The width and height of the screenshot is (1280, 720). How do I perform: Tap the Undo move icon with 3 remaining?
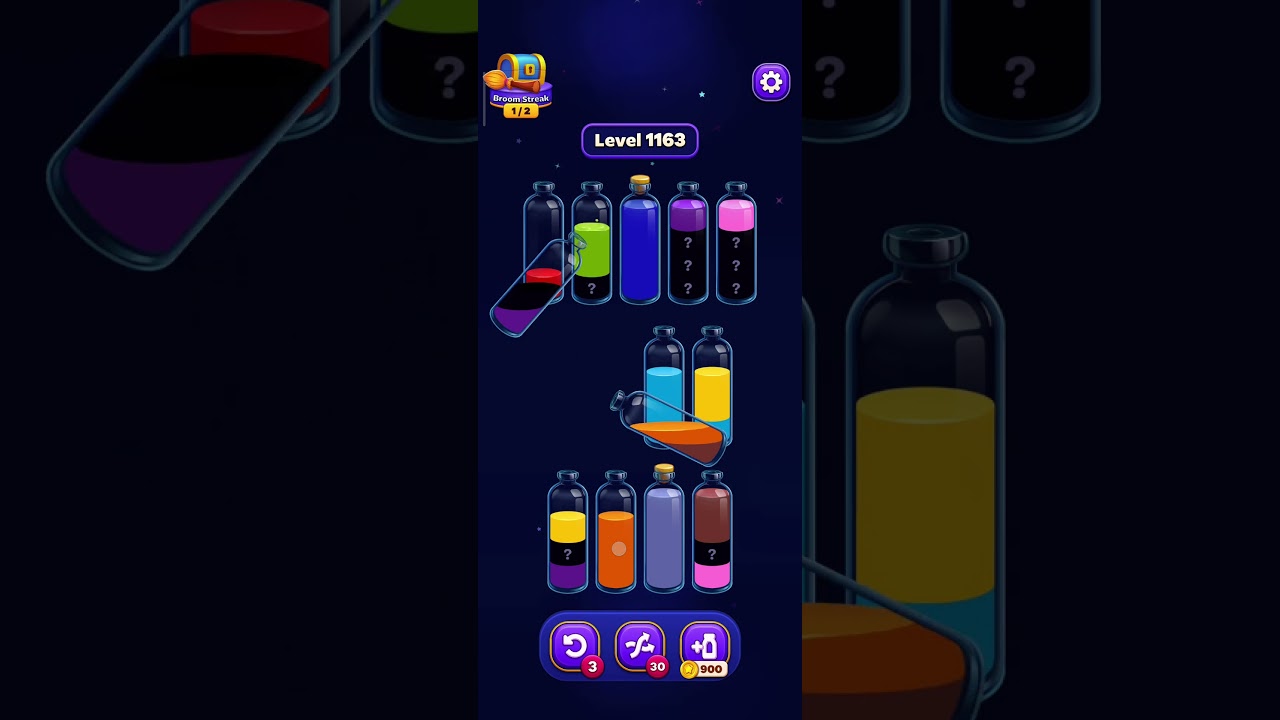click(575, 645)
